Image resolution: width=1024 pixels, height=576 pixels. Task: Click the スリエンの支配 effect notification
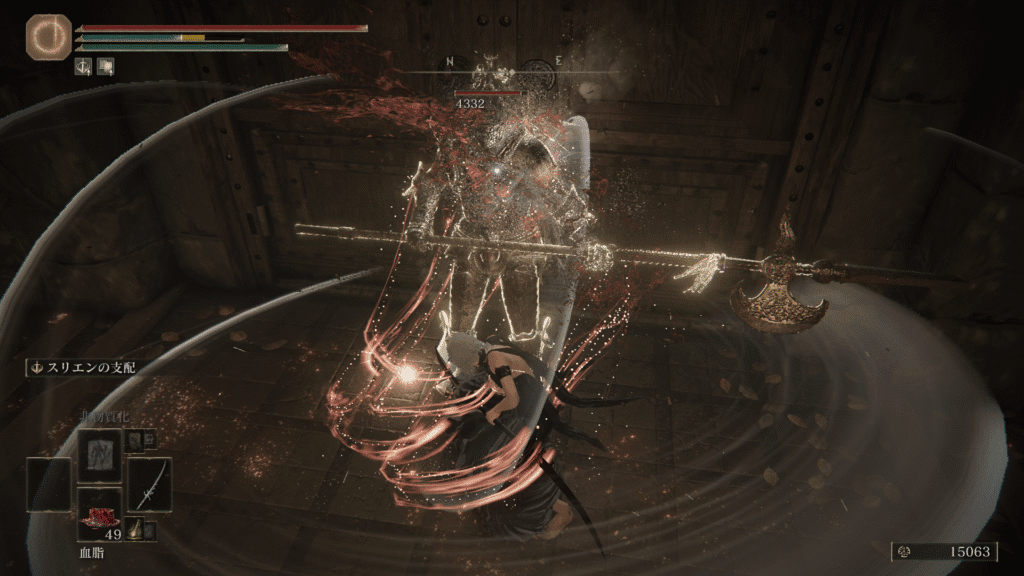82,367
